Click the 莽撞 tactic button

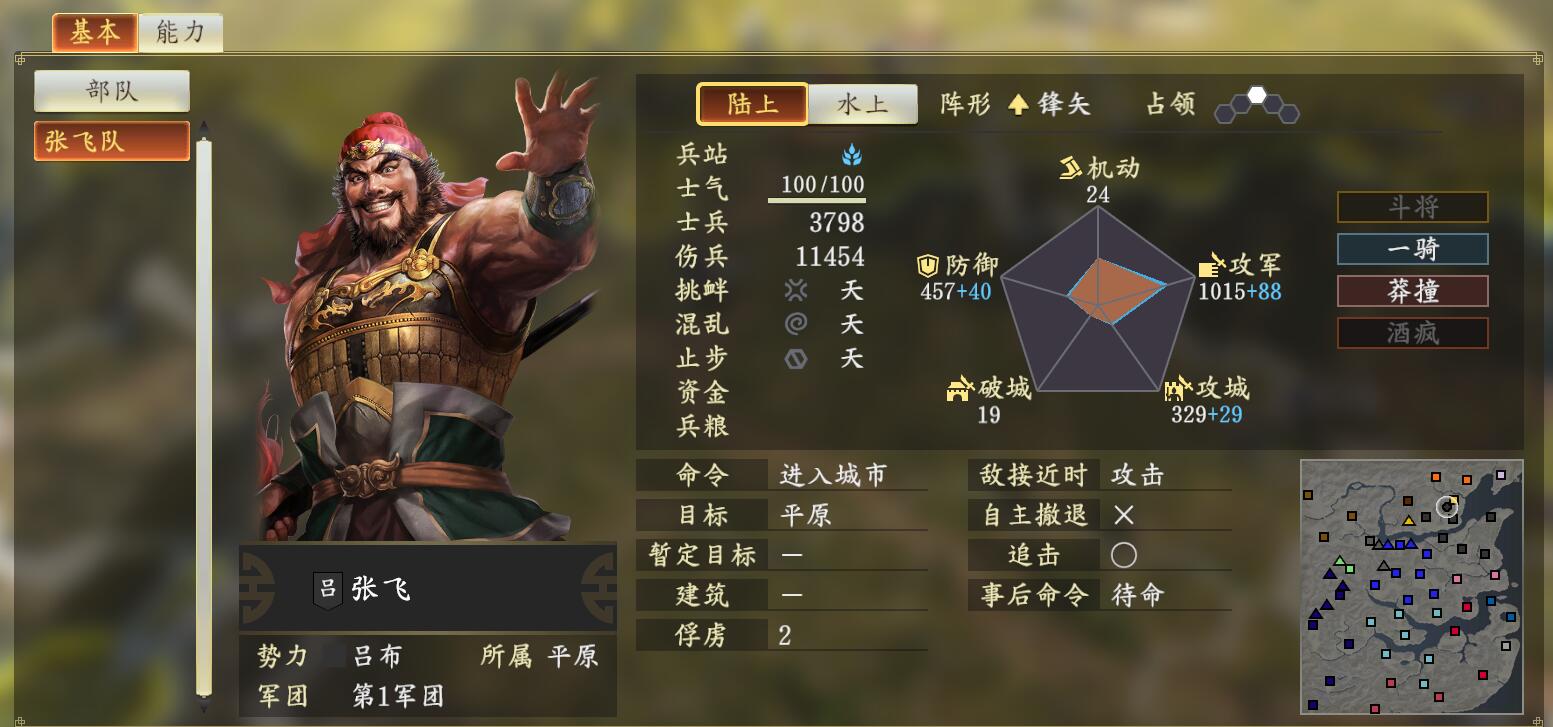(x=1411, y=291)
